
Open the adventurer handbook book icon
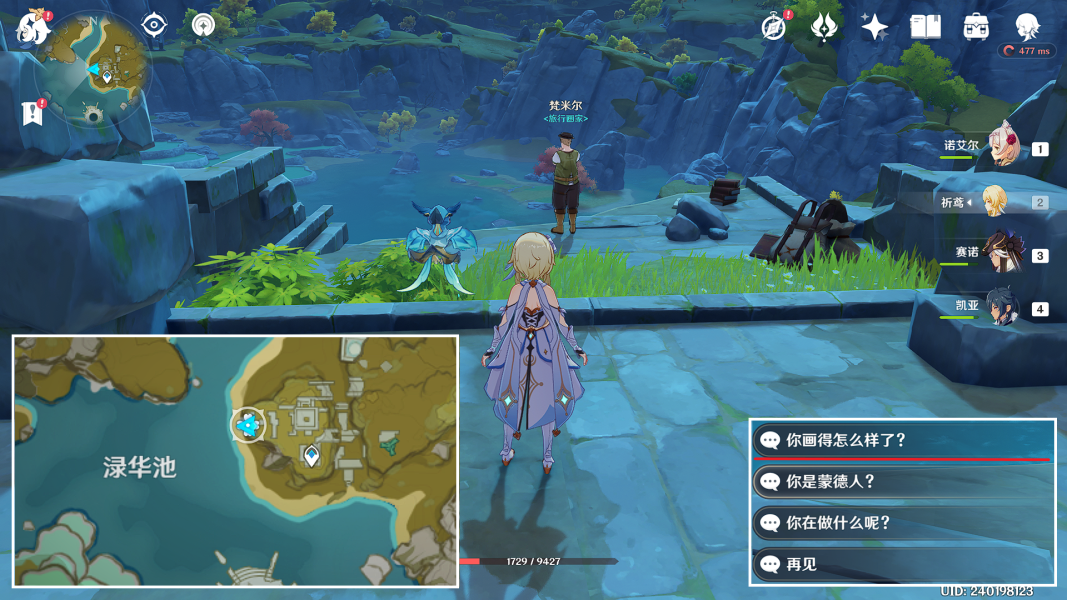pyautogui.click(x=925, y=27)
